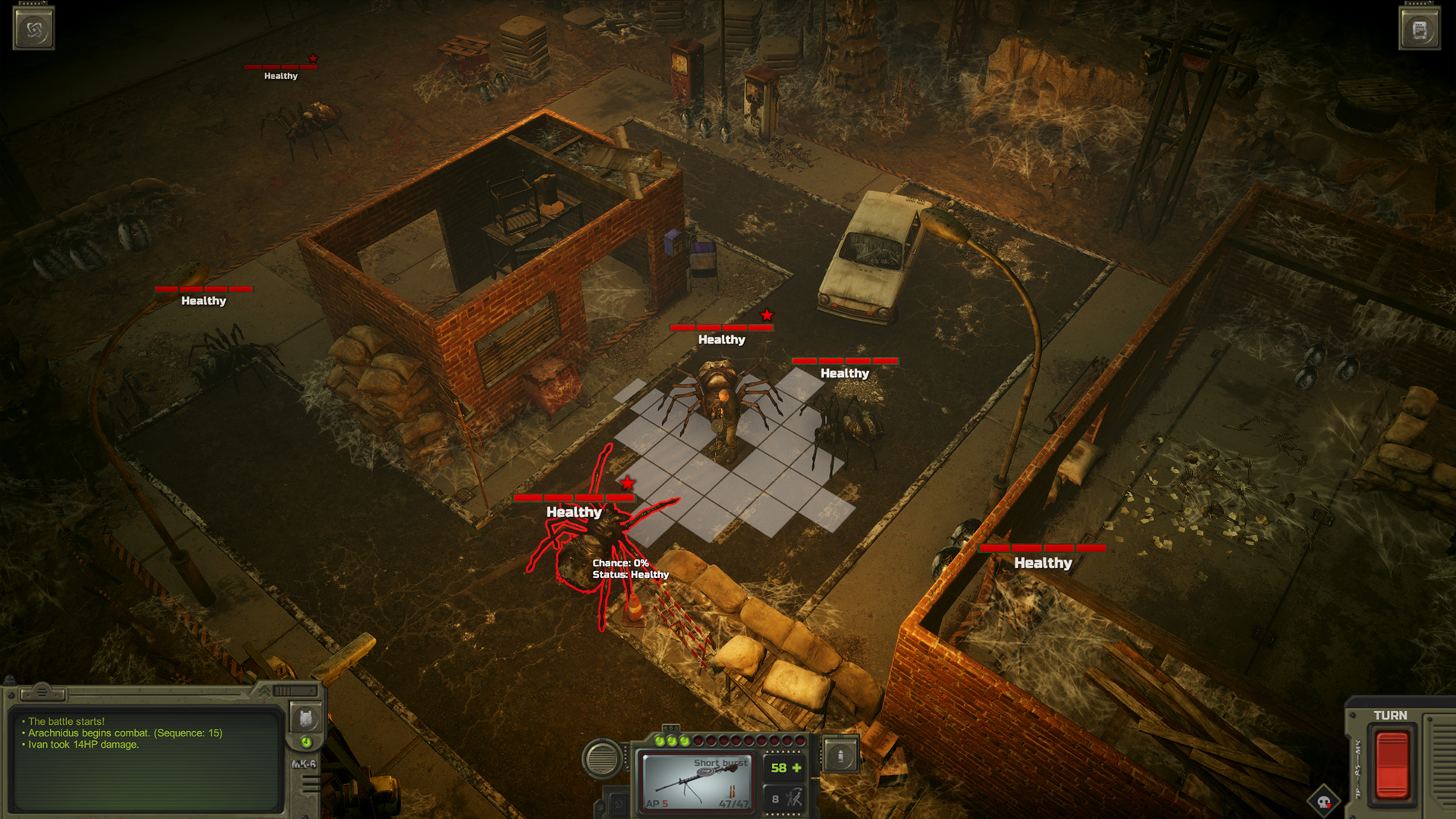Switch the weapon's Short burst fire mode
Image resolution: width=1456 pixels, height=819 pixels.
(x=721, y=763)
